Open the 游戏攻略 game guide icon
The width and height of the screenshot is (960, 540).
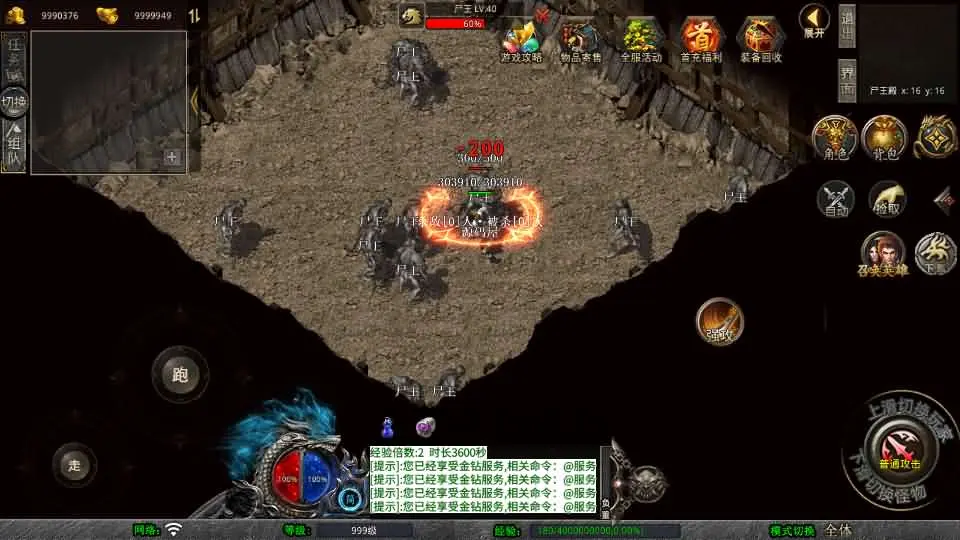click(521, 40)
